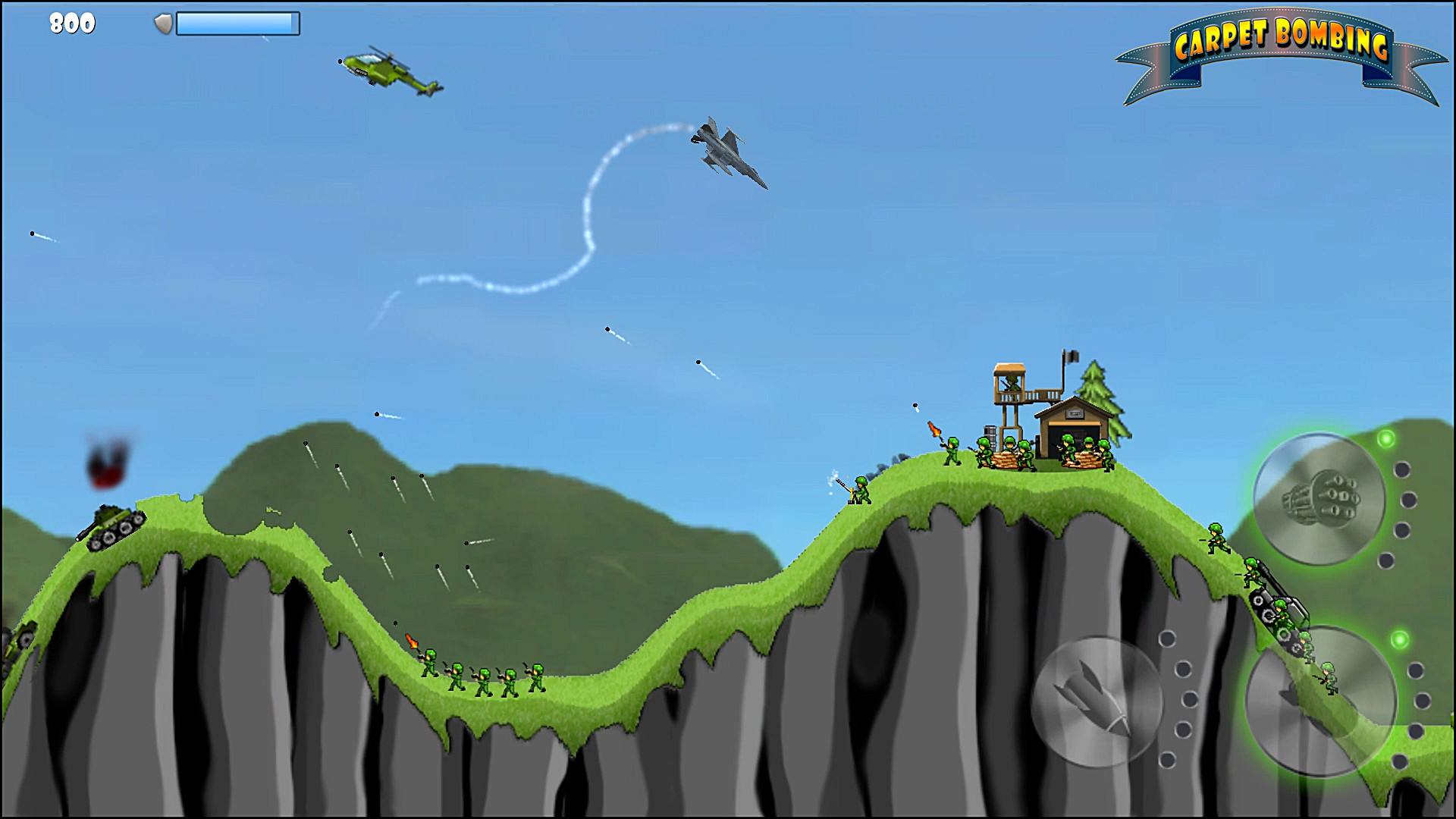This screenshot has height=819, width=1456.
Task: Tap the score display reading 800
Action: [71, 23]
